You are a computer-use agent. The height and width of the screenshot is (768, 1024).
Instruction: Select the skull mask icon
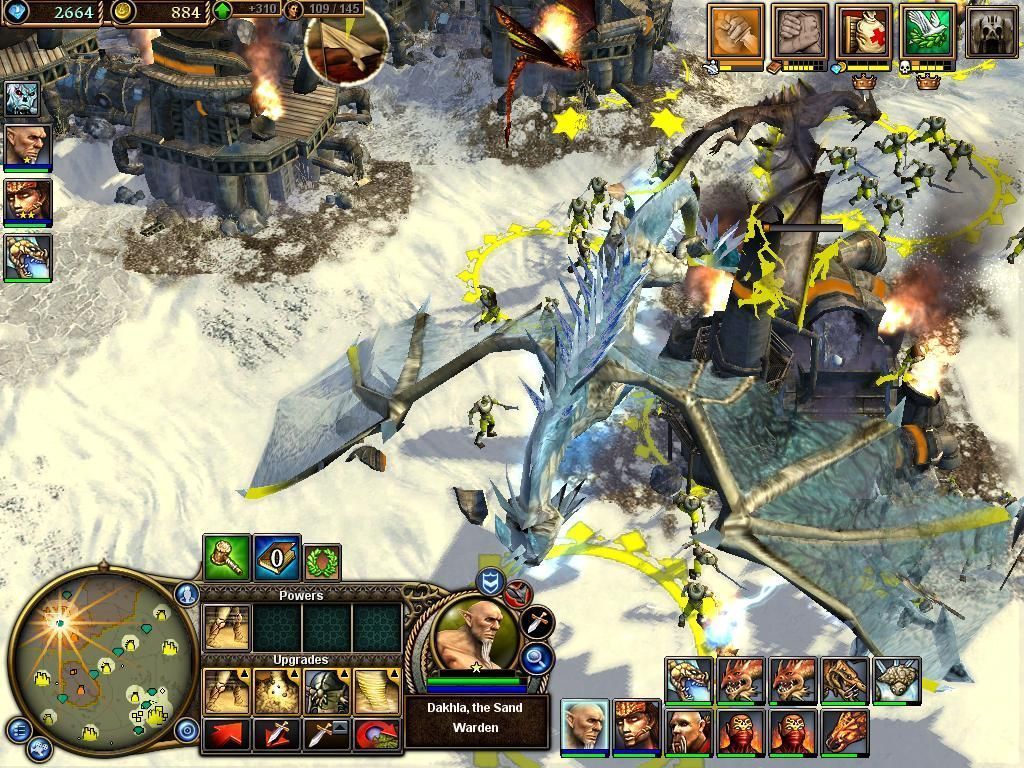pos(990,32)
